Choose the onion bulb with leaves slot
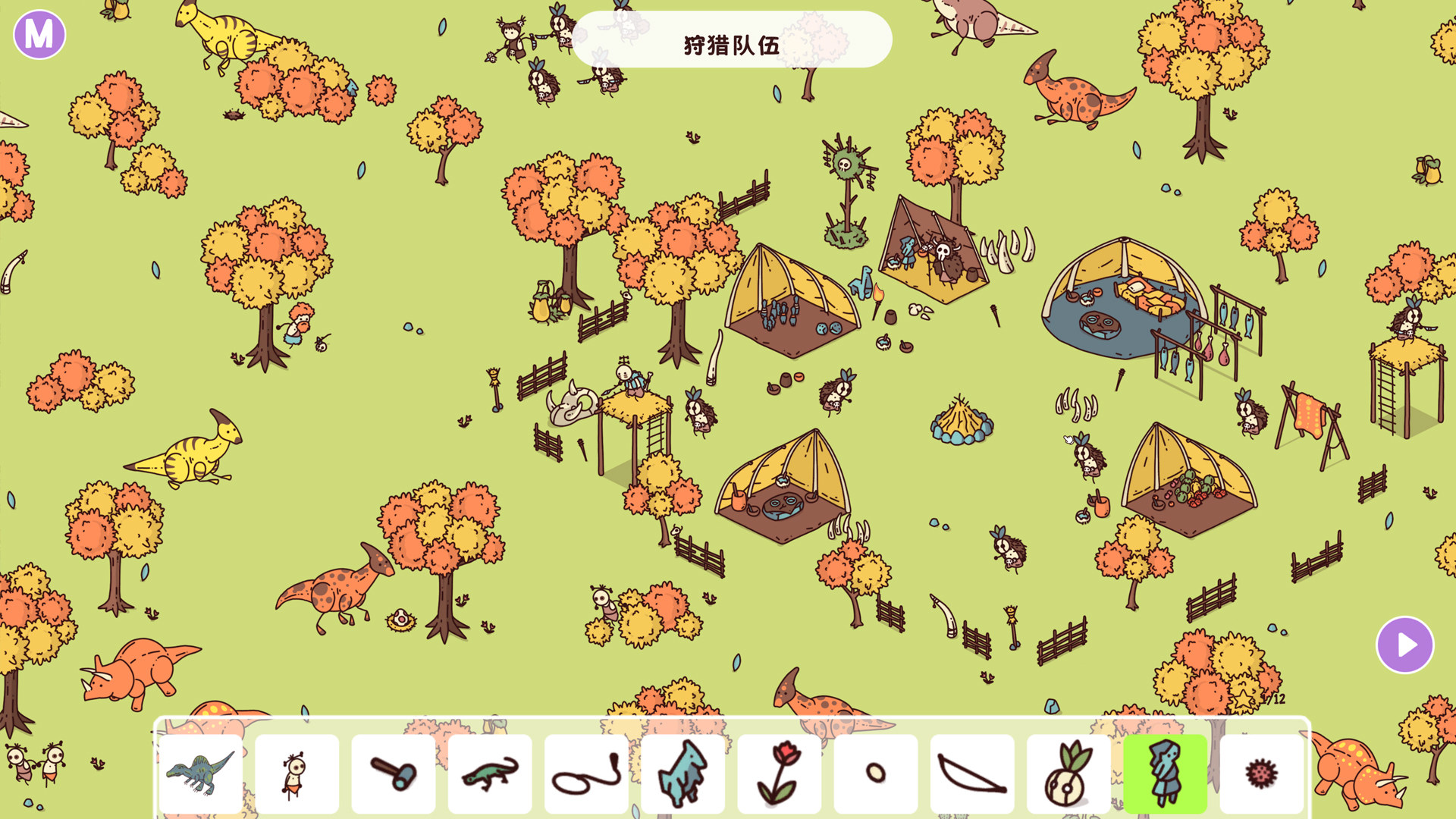This screenshot has height=819, width=1456. tap(1068, 773)
